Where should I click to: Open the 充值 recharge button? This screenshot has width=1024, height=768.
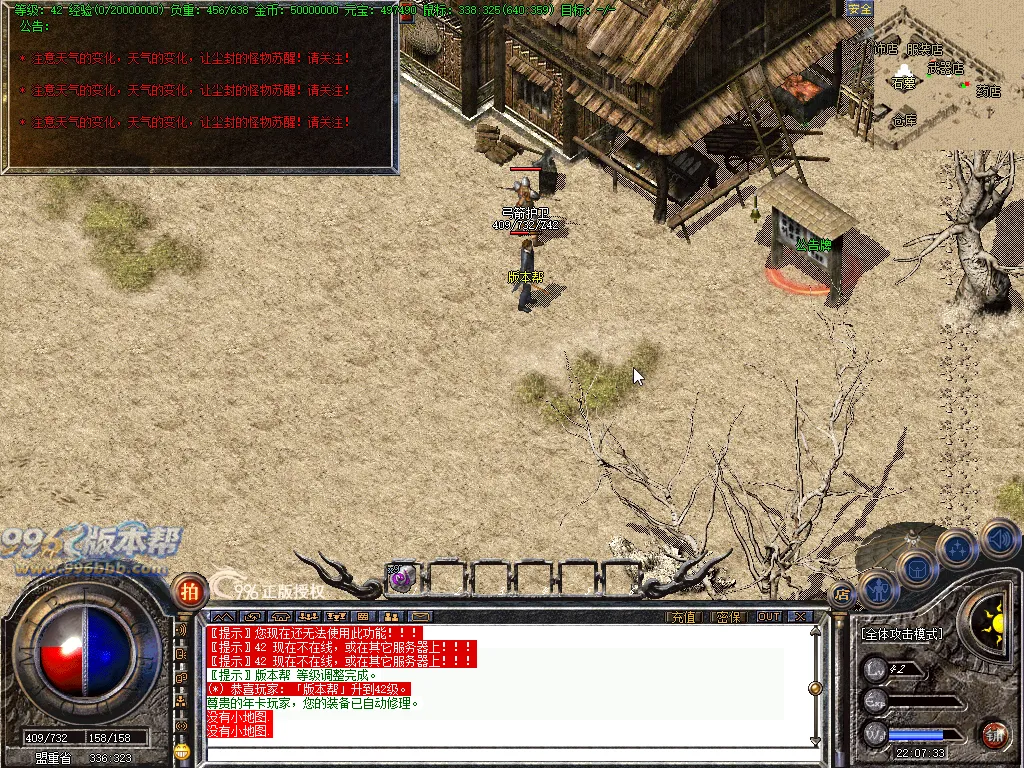pos(682,617)
